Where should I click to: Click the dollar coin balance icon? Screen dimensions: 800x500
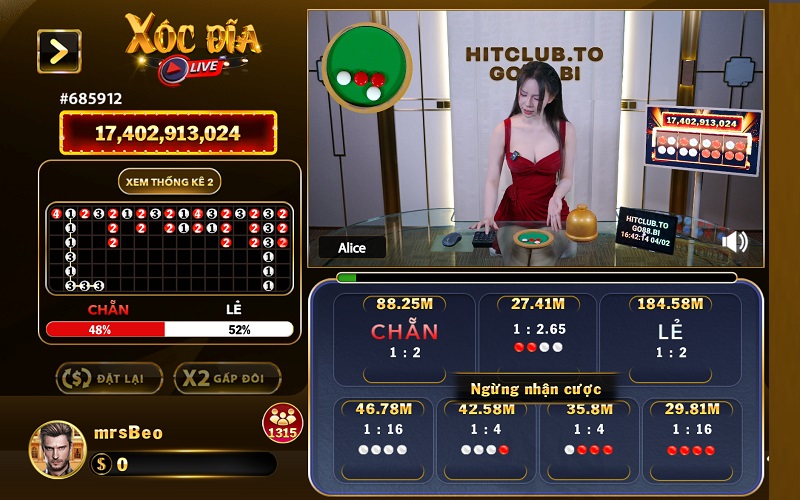[x=101, y=464]
